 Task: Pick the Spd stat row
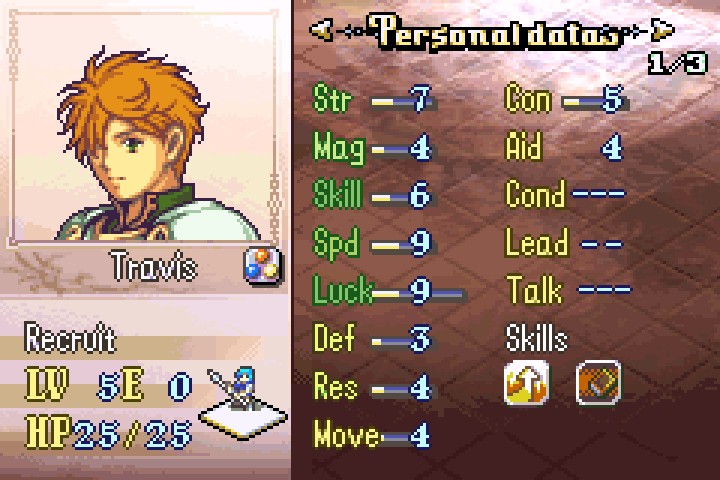tap(372, 243)
